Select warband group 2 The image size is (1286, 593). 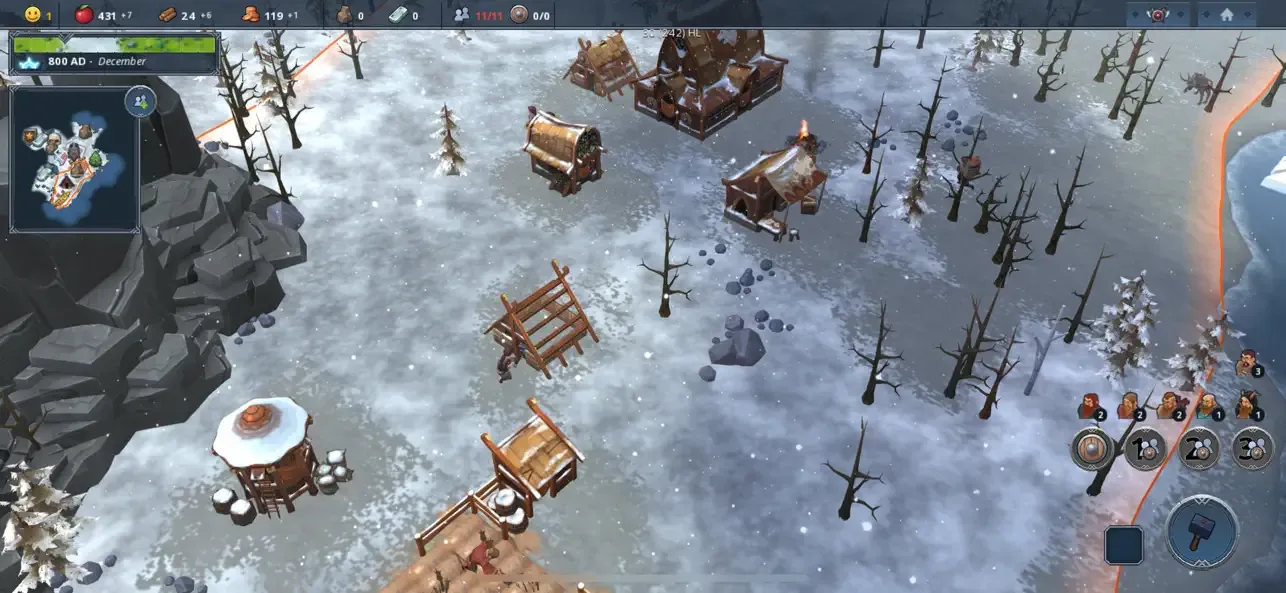tap(1198, 448)
